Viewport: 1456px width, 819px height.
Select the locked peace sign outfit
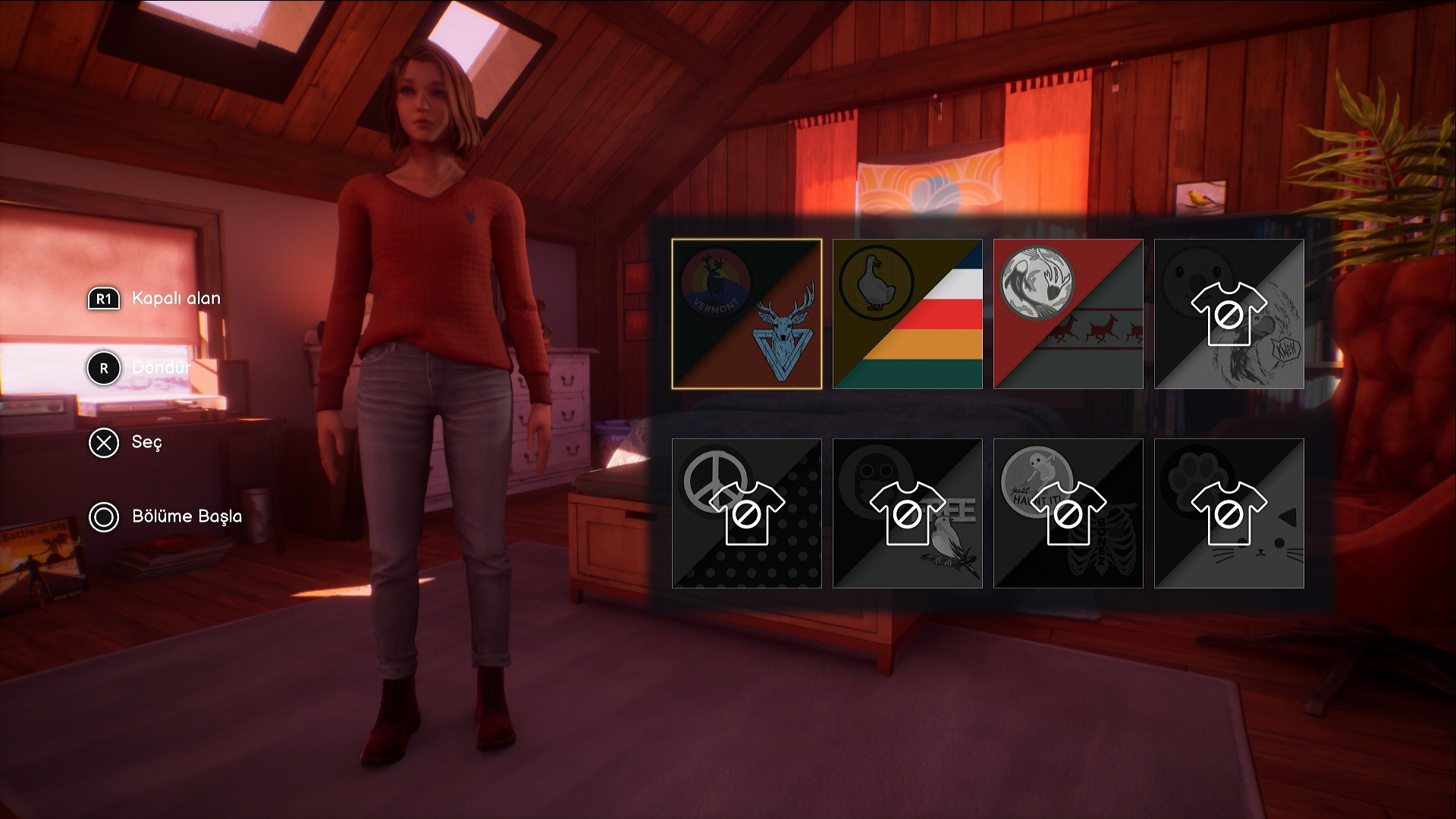[746, 513]
